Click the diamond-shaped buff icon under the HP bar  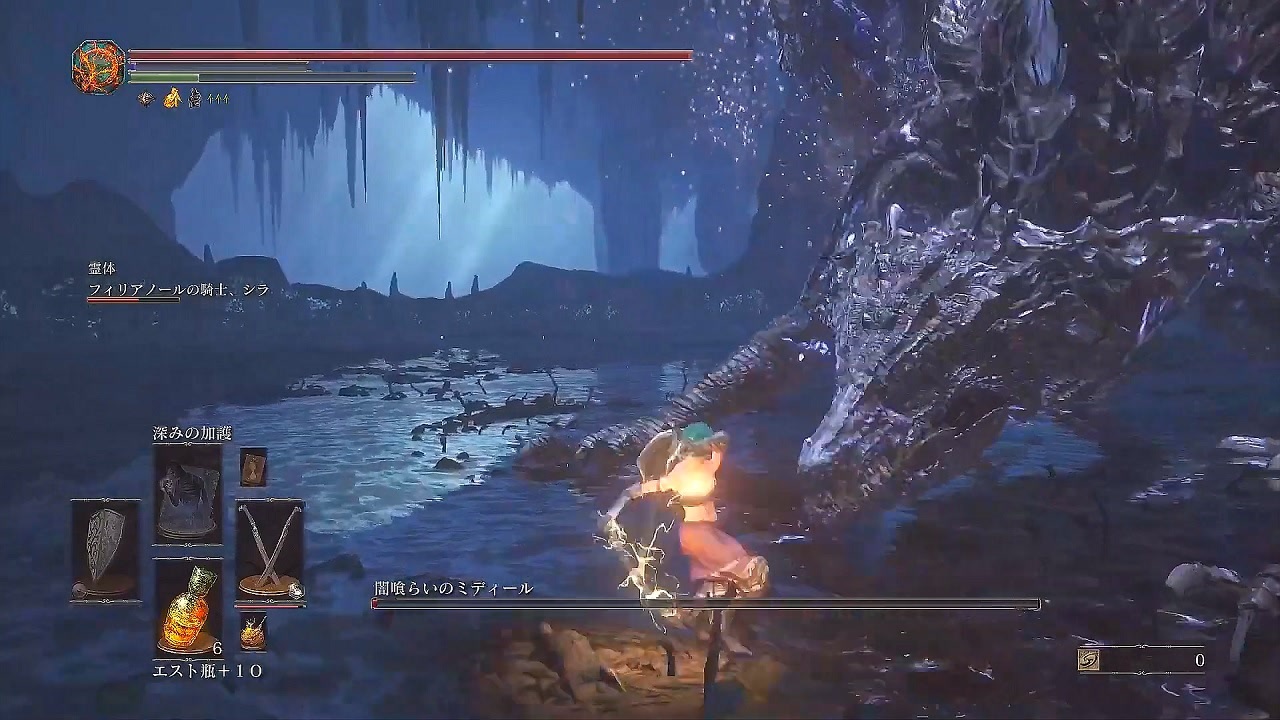click(146, 98)
